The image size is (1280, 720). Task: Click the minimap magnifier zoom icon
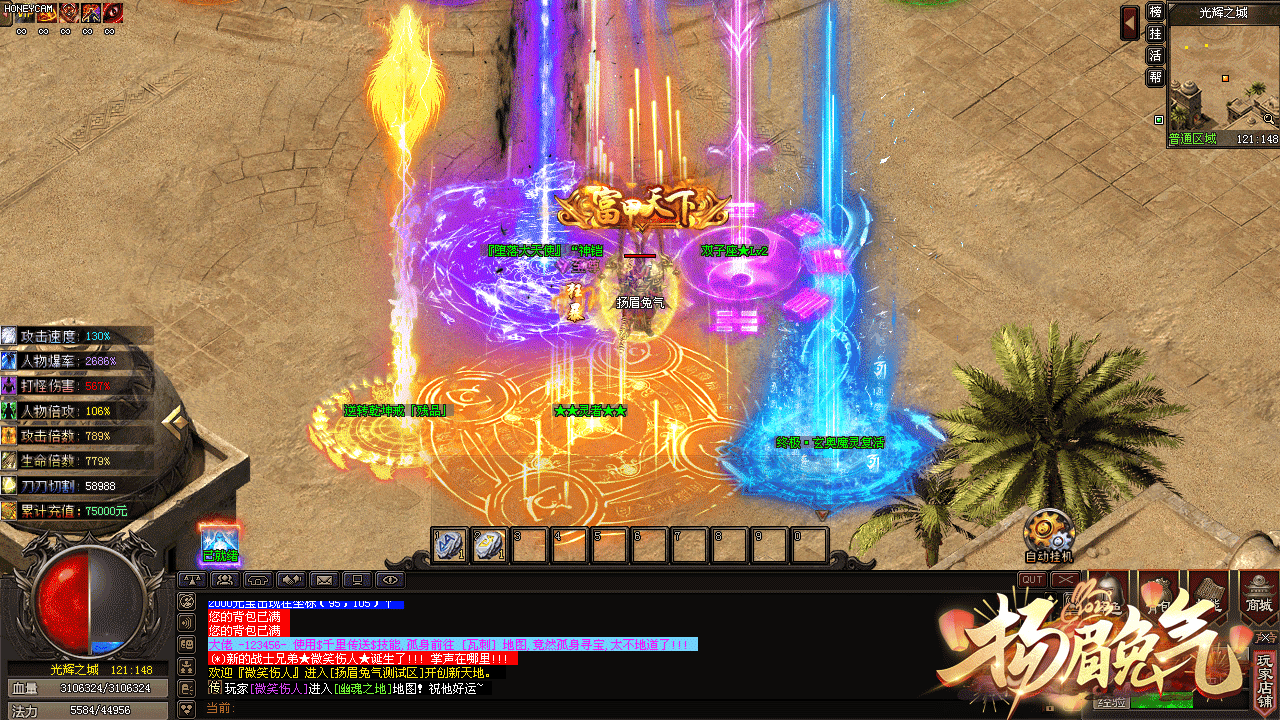coord(1269,119)
